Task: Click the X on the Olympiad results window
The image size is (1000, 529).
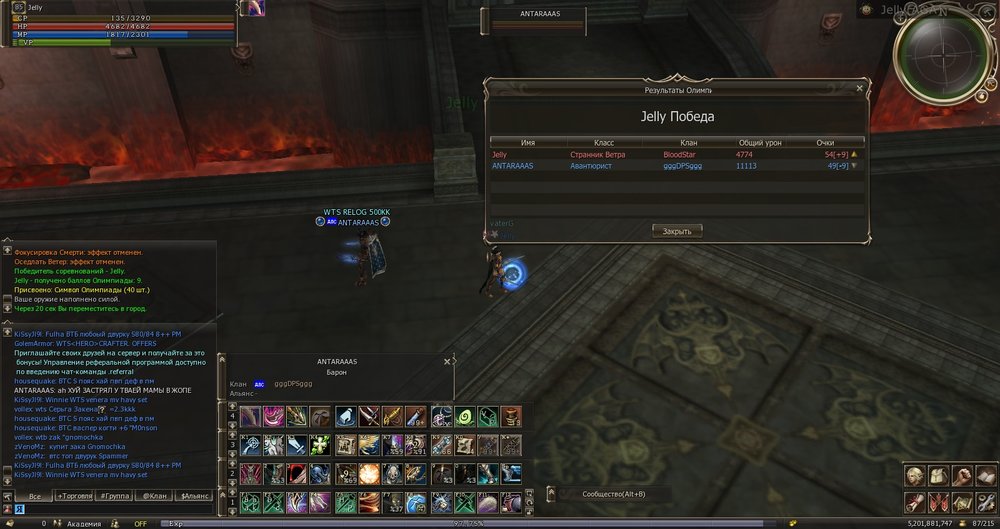Action: (x=859, y=88)
